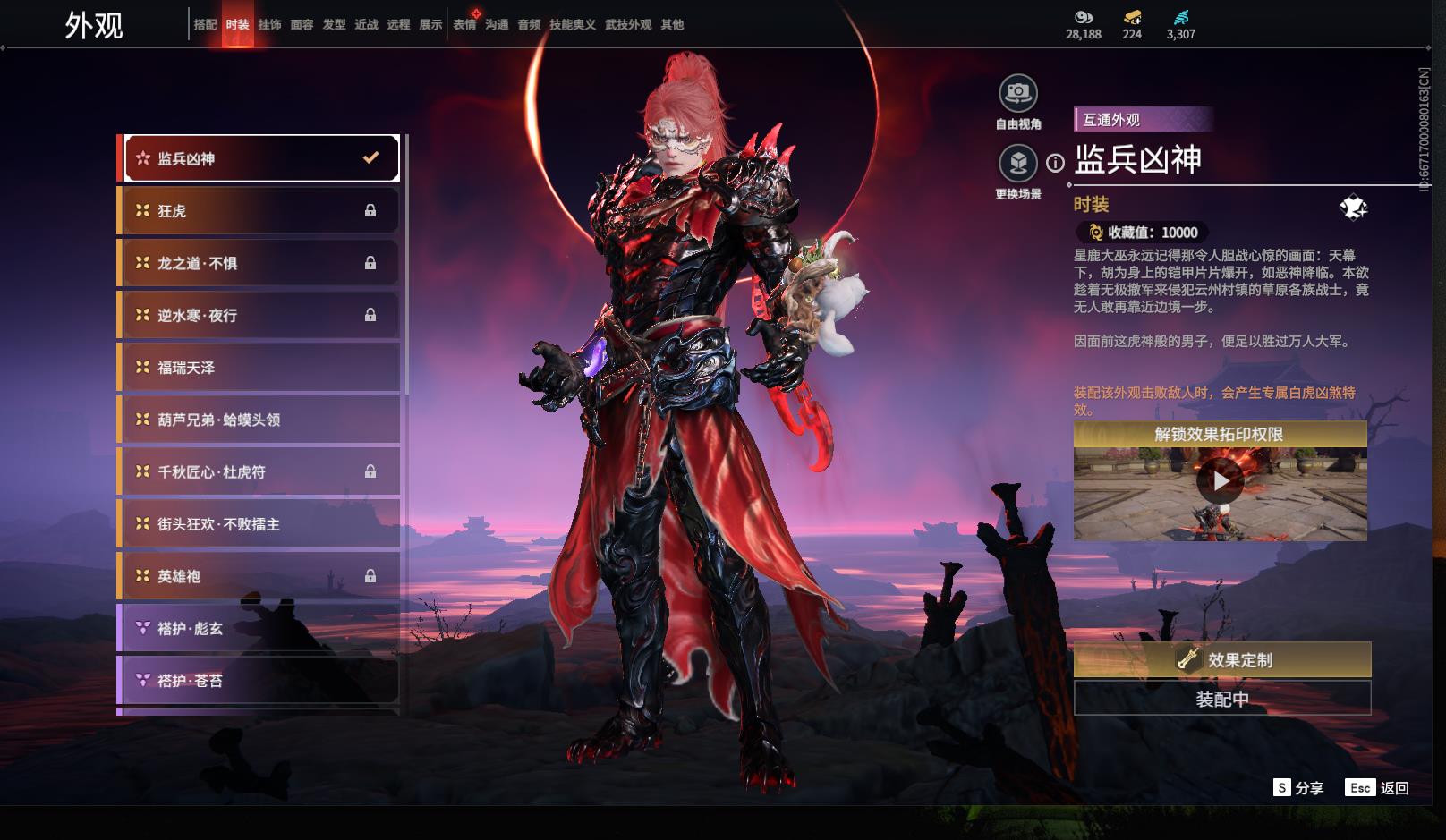
Task: Toggle the 自由视角 free camera icon
Action: click(1017, 92)
